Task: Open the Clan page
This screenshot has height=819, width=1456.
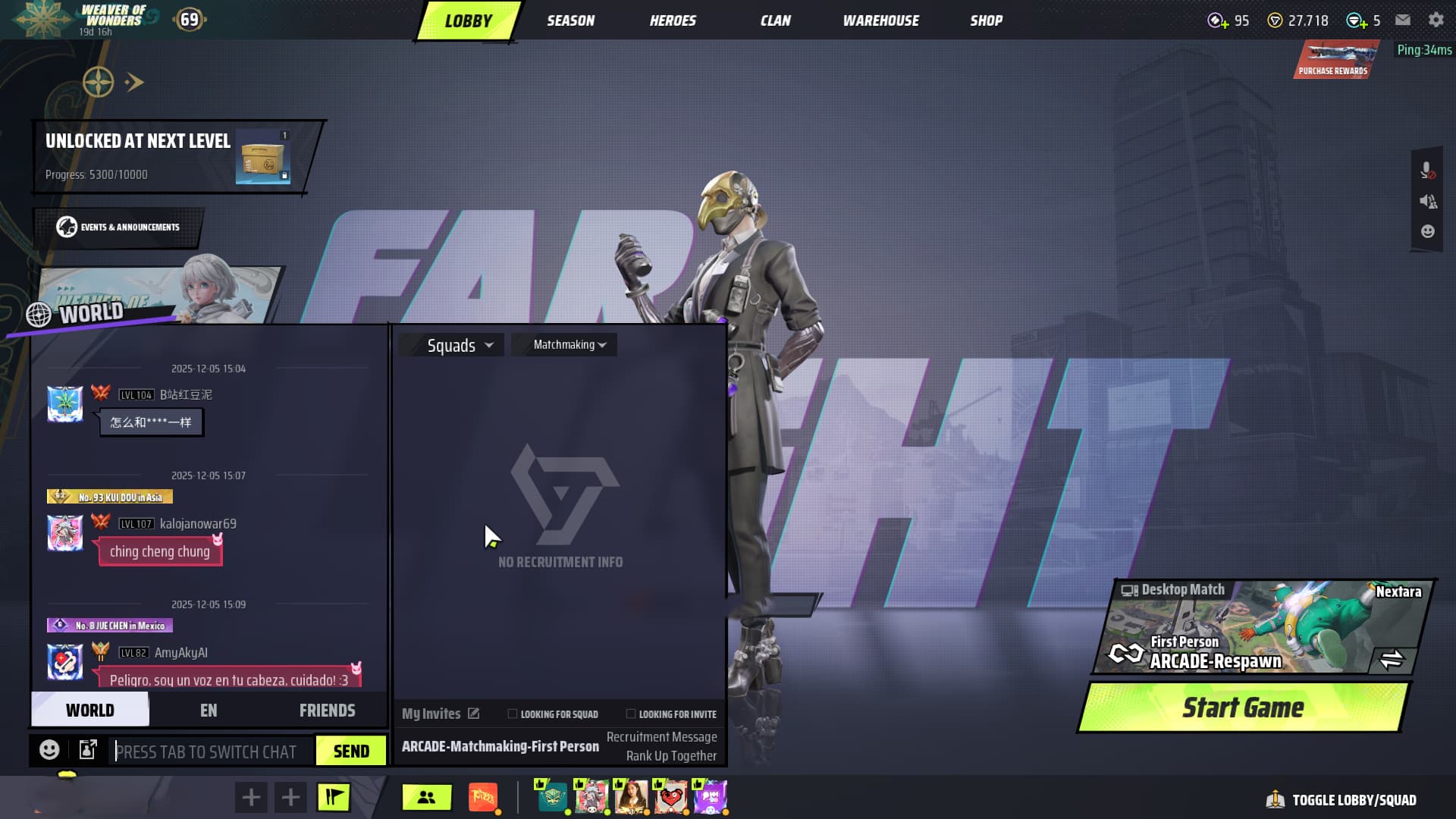Action: click(x=775, y=20)
